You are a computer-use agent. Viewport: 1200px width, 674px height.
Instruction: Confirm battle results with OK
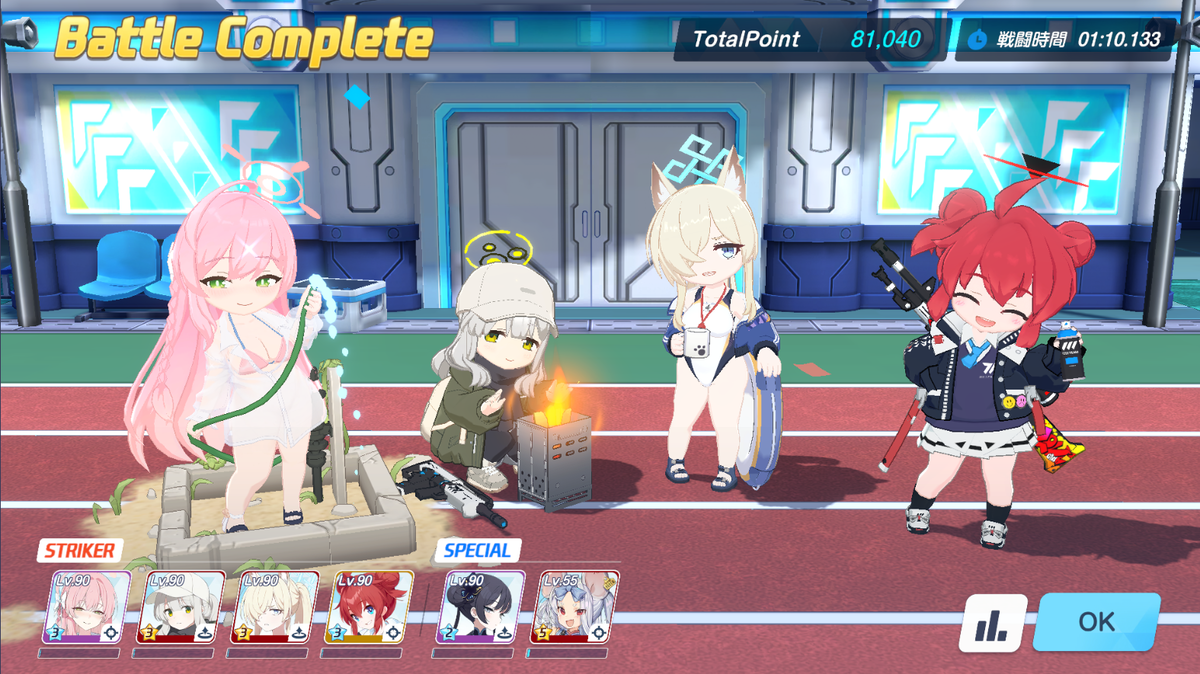(x=1096, y=622)
